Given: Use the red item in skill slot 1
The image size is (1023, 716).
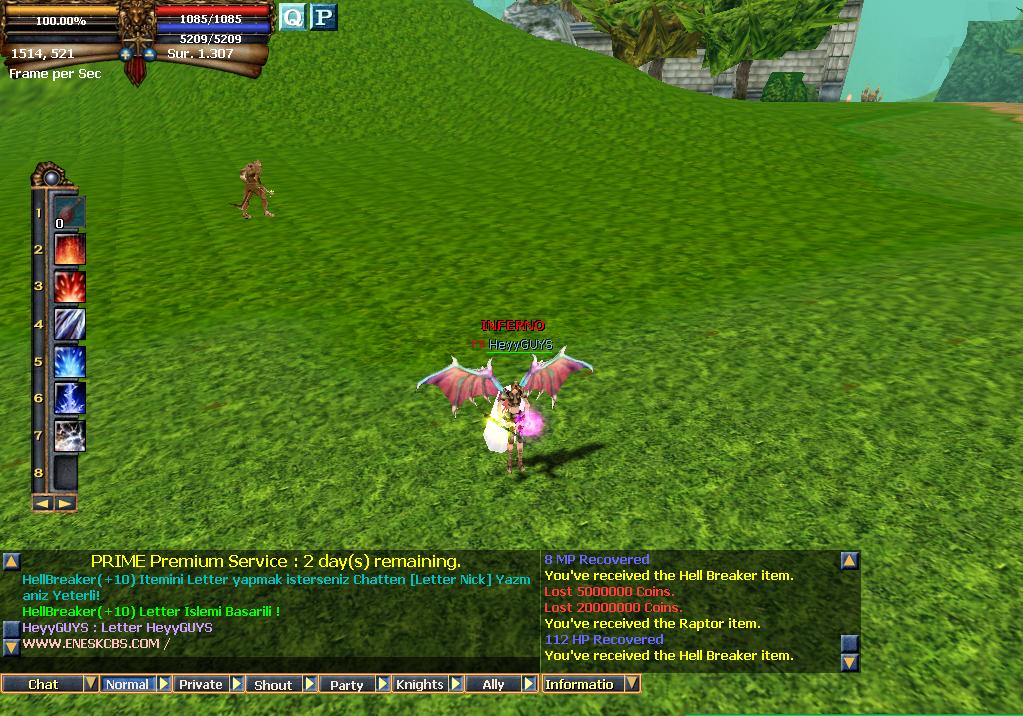Looking at the screenshot, I should point(69,213).
